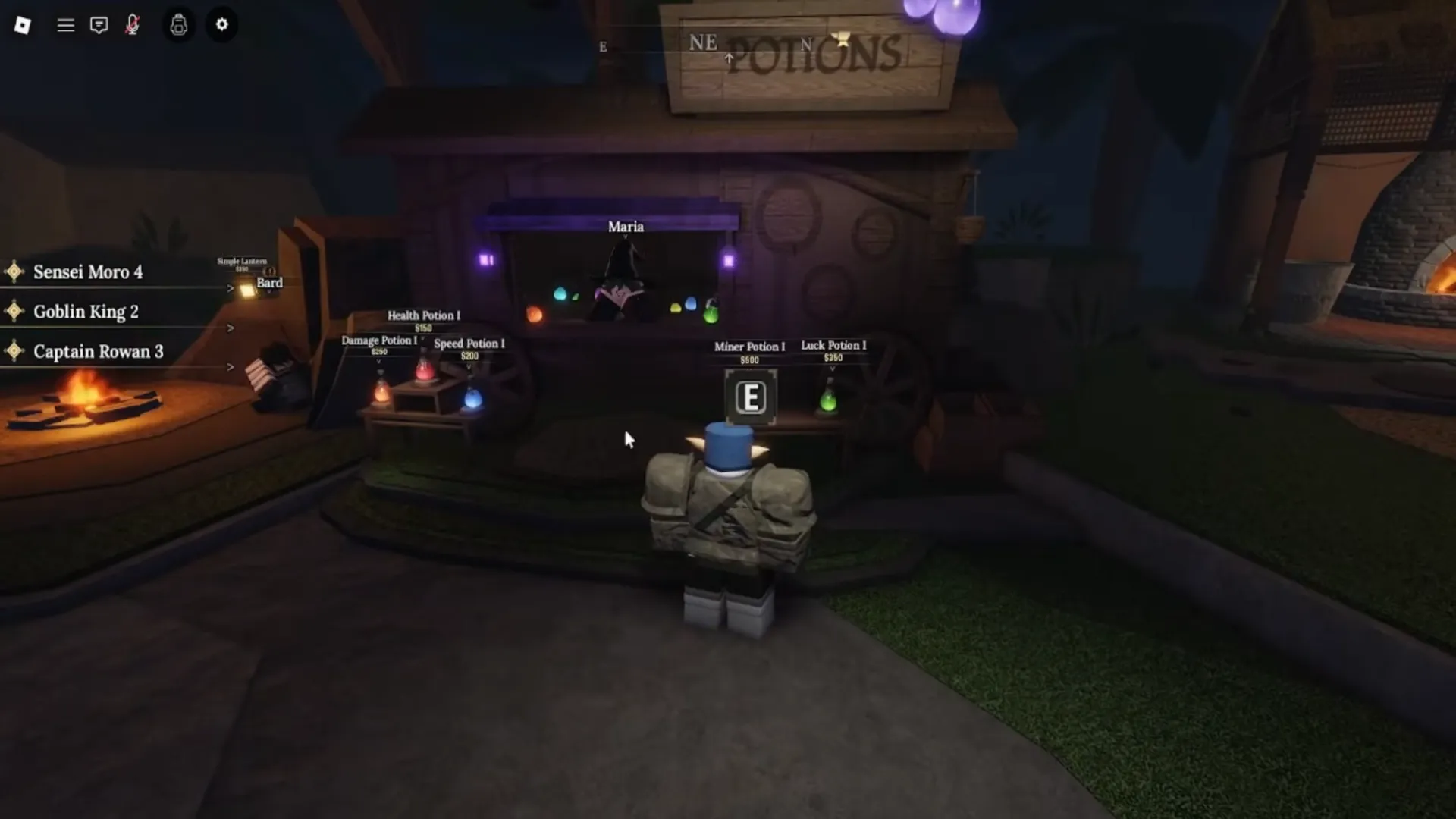1456x819 pixels.
Task: Open the hamburger menu
Action: click(65, 25)
